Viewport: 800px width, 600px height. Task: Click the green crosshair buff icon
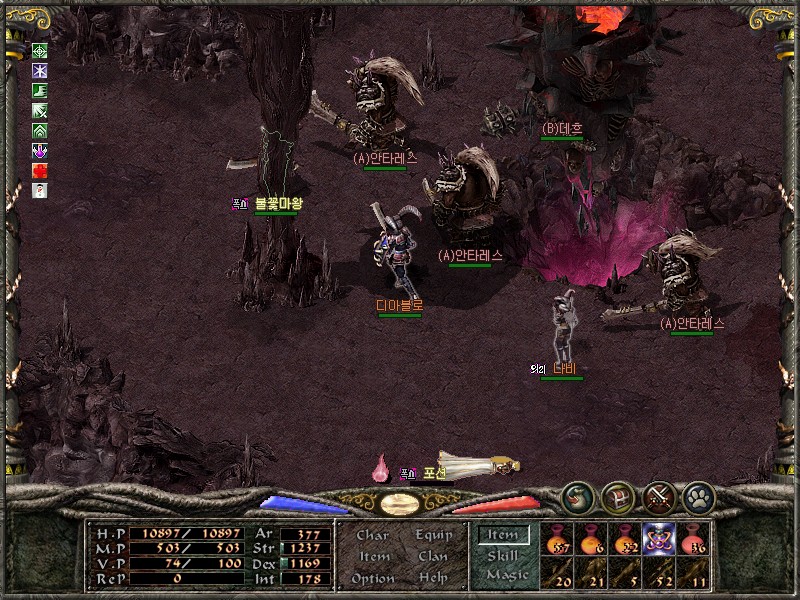(40, 51)
